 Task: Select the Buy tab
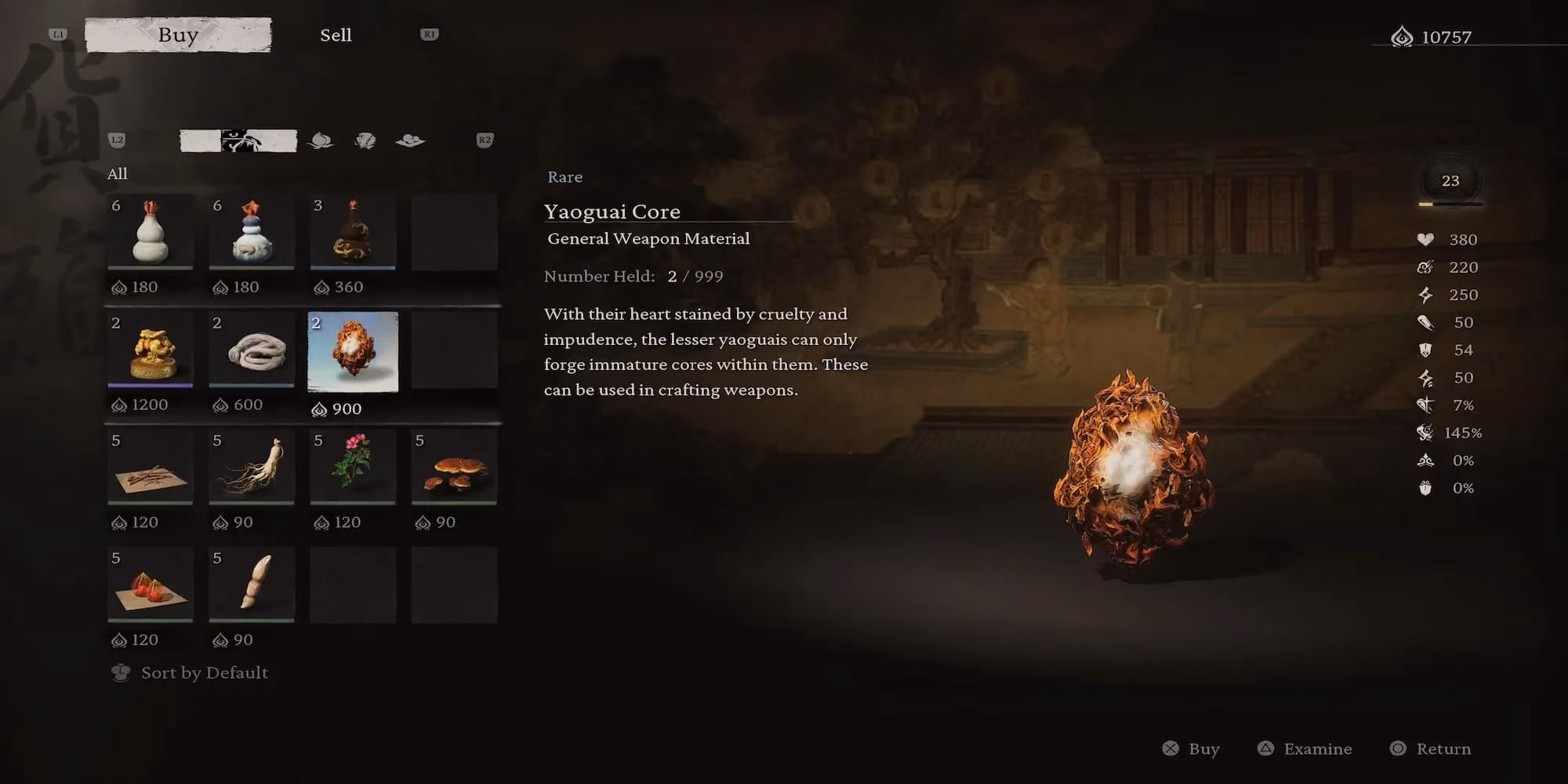(178, 35)
